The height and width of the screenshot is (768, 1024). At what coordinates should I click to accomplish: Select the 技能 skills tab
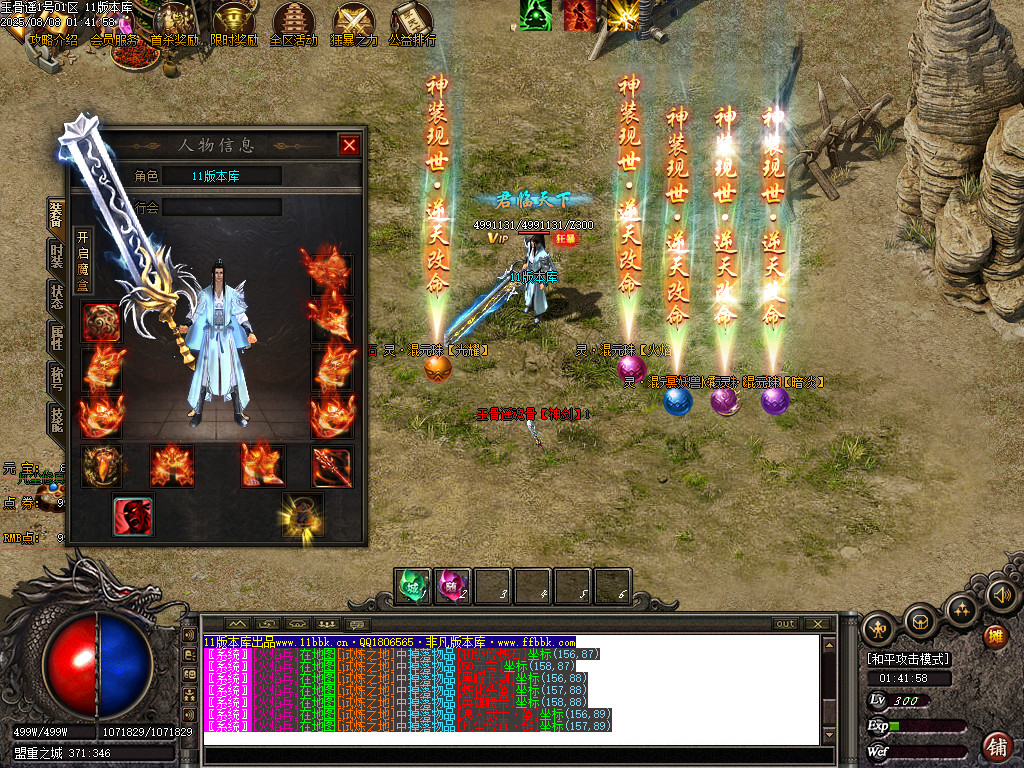(x=57, y=417)
